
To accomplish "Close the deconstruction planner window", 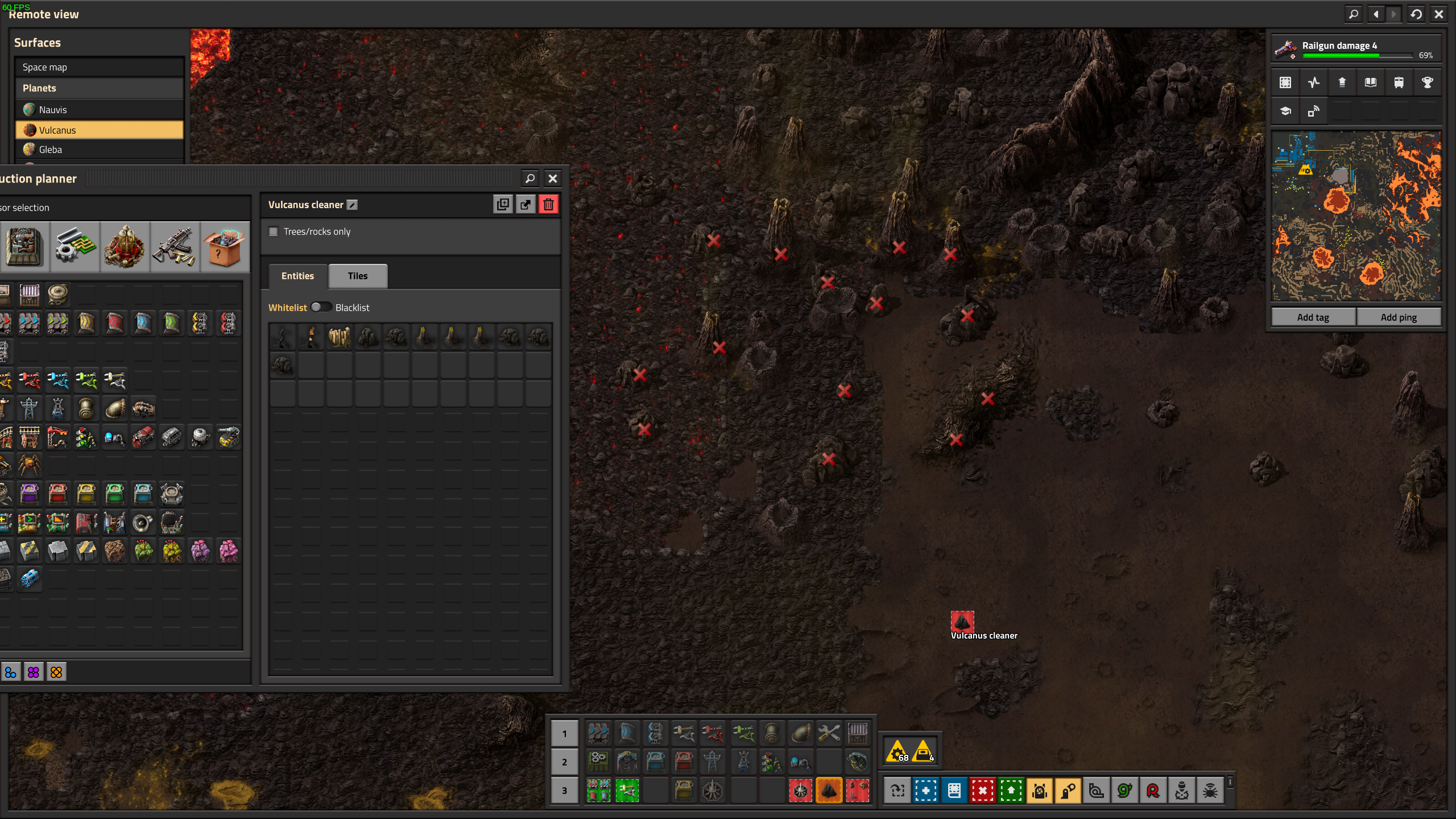I will tap(552, 179).
